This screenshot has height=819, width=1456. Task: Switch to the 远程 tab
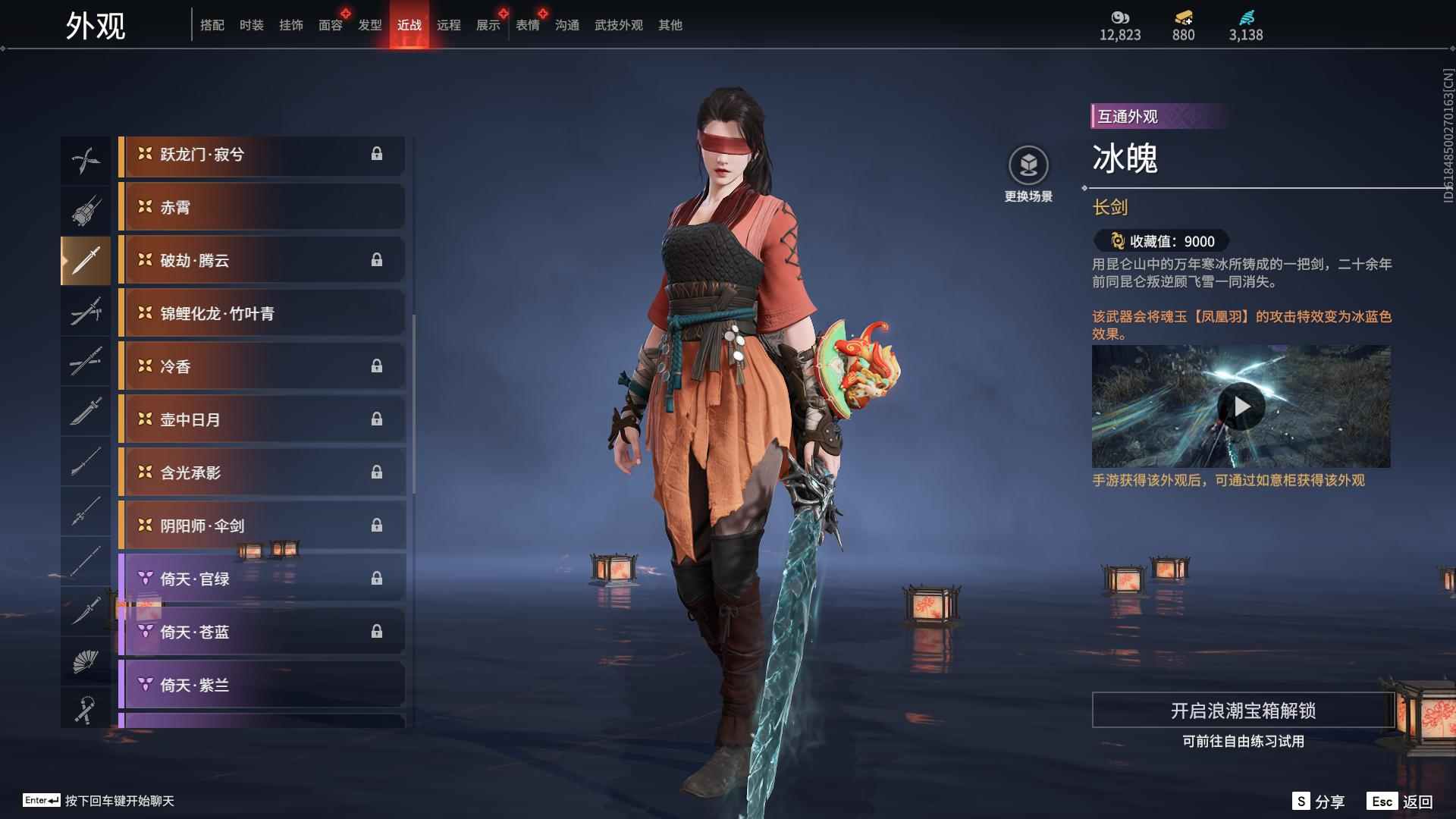coord(448,25)
